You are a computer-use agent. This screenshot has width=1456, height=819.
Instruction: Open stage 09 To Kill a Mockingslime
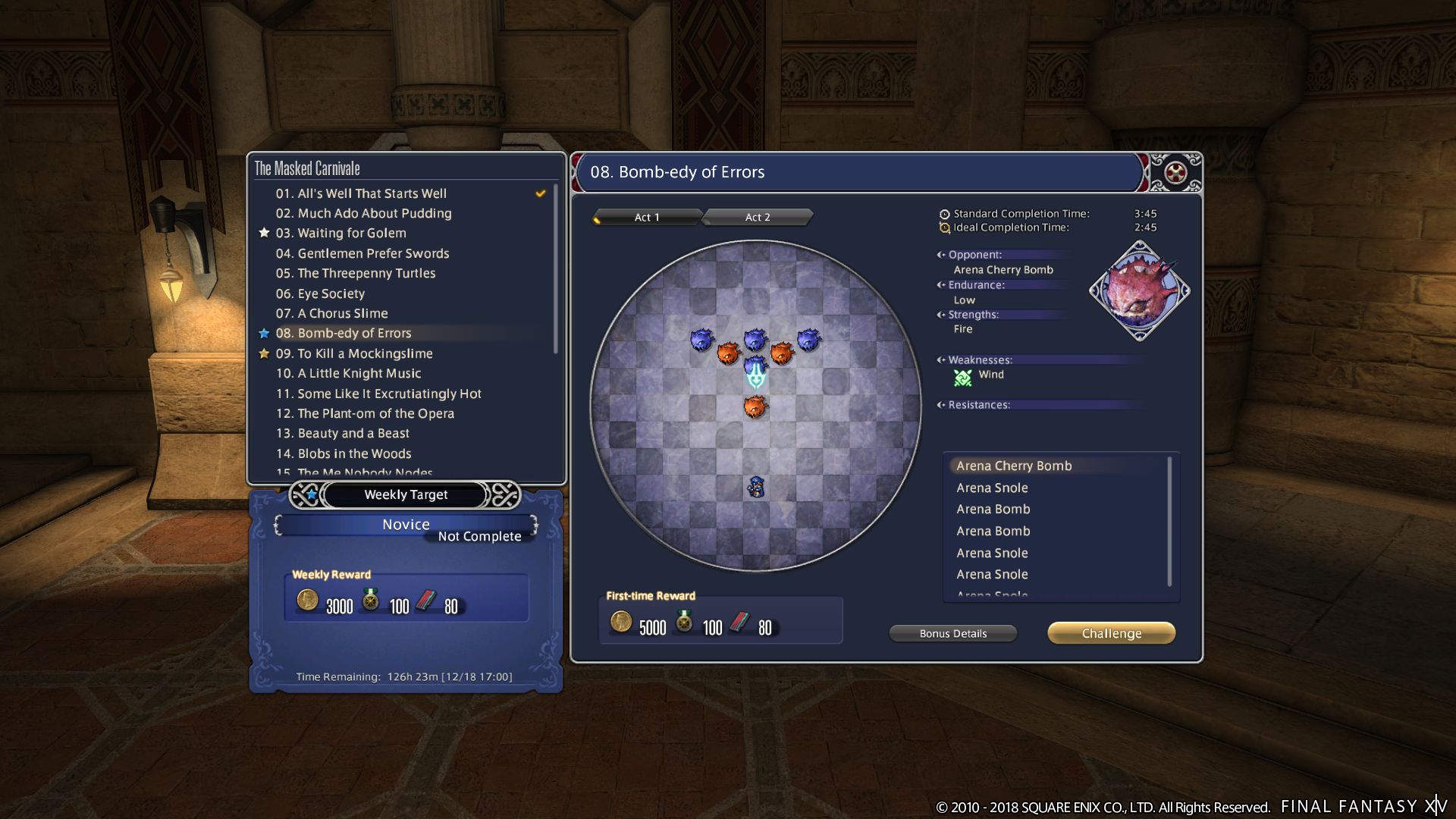pyautogui.click(x=353, y=353)
